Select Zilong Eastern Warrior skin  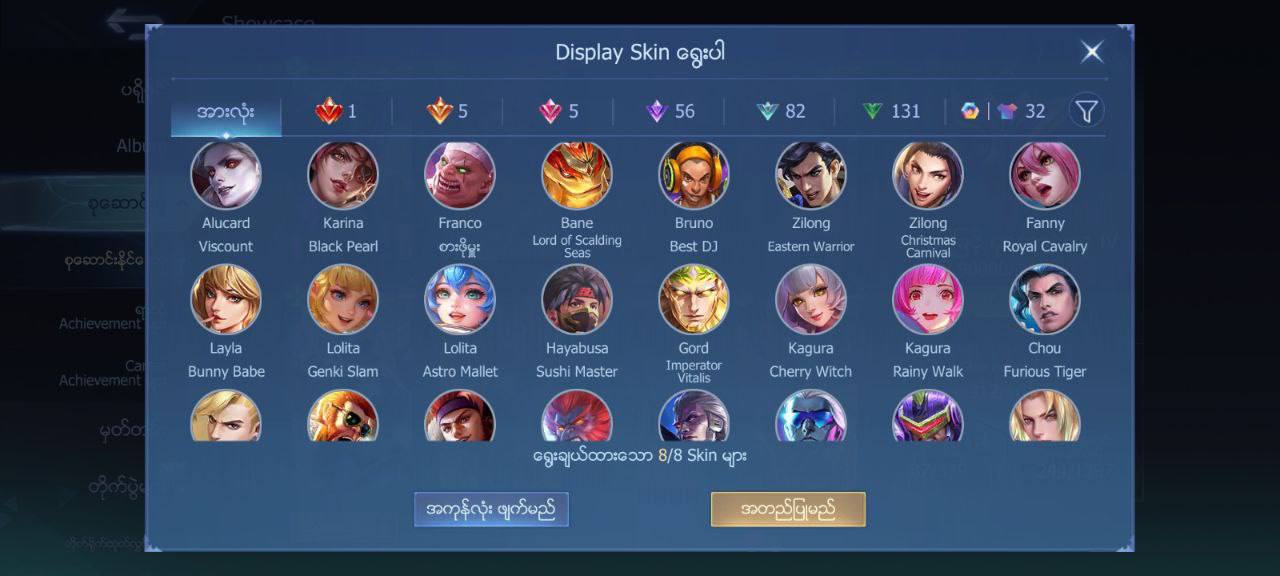click(811, 175)
